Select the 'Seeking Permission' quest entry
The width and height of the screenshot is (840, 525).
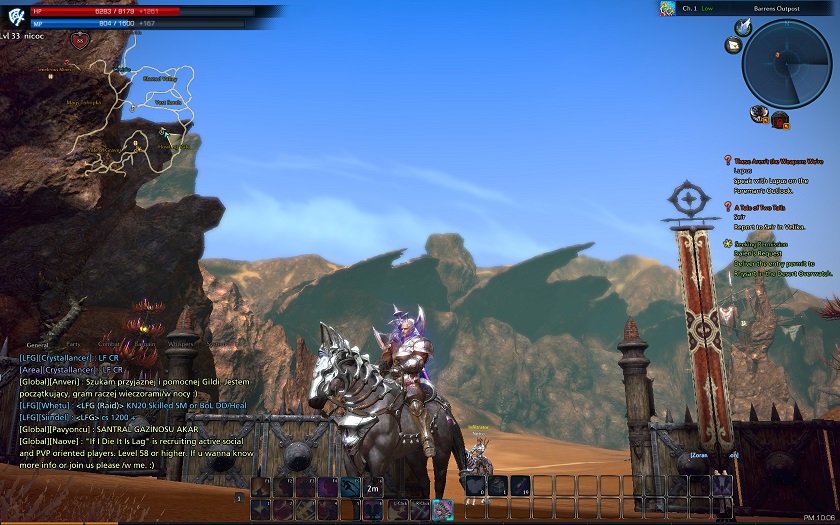click(762, 243)
